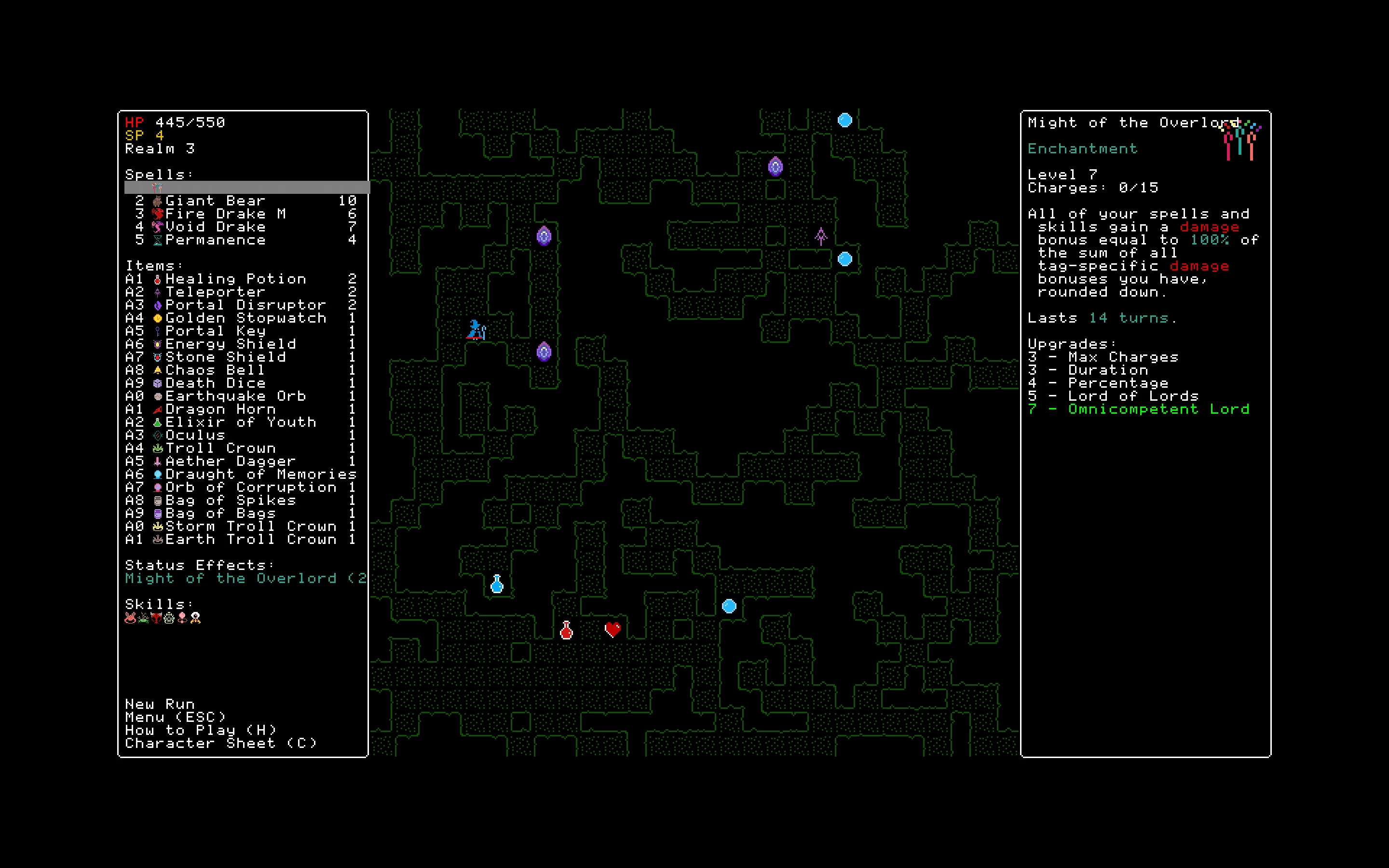1389x868 pixels.
Task: Use the Earthquake Orb item
Action: [235, 396]
